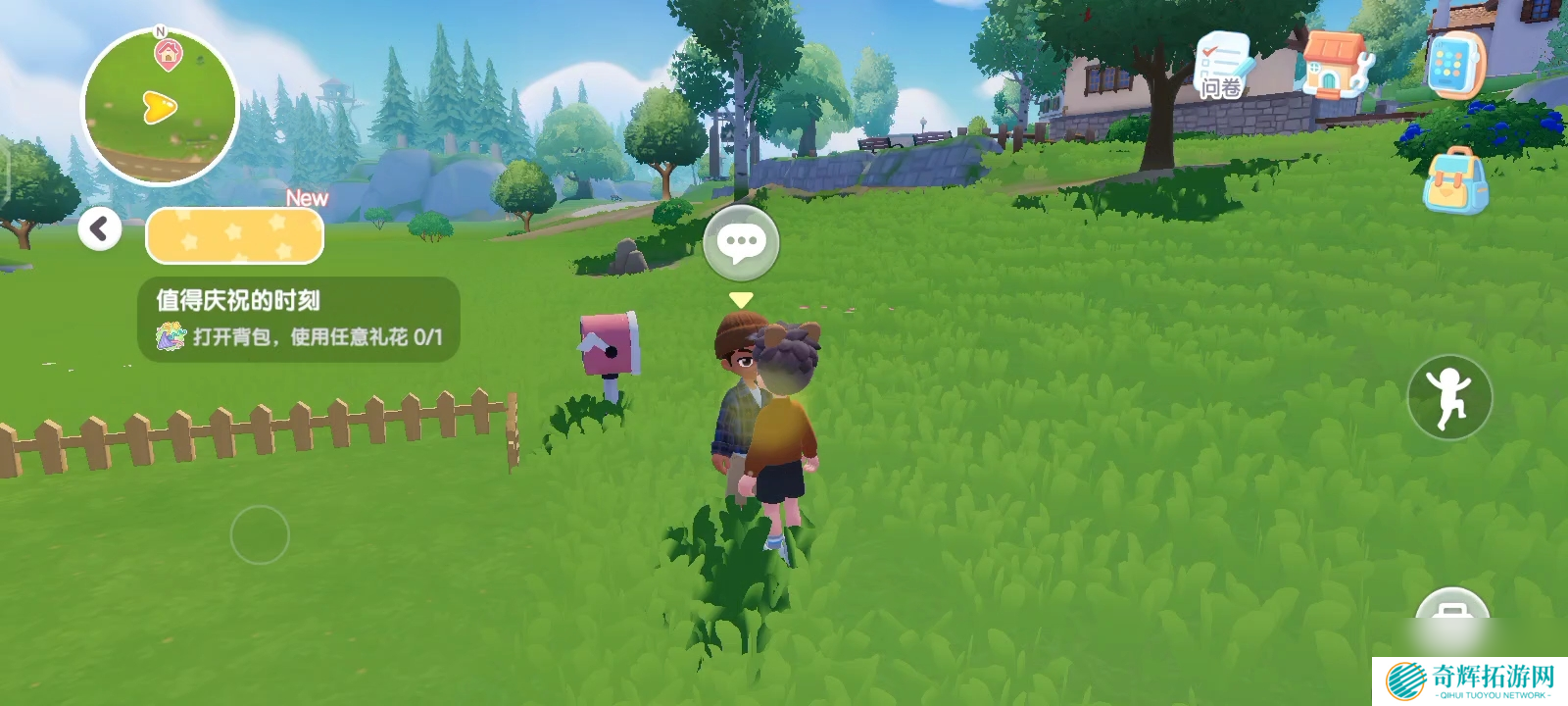Open the circular minimap
Image resolution: width=1568 pixels, height=706 pixels.
tap(160, 106)
